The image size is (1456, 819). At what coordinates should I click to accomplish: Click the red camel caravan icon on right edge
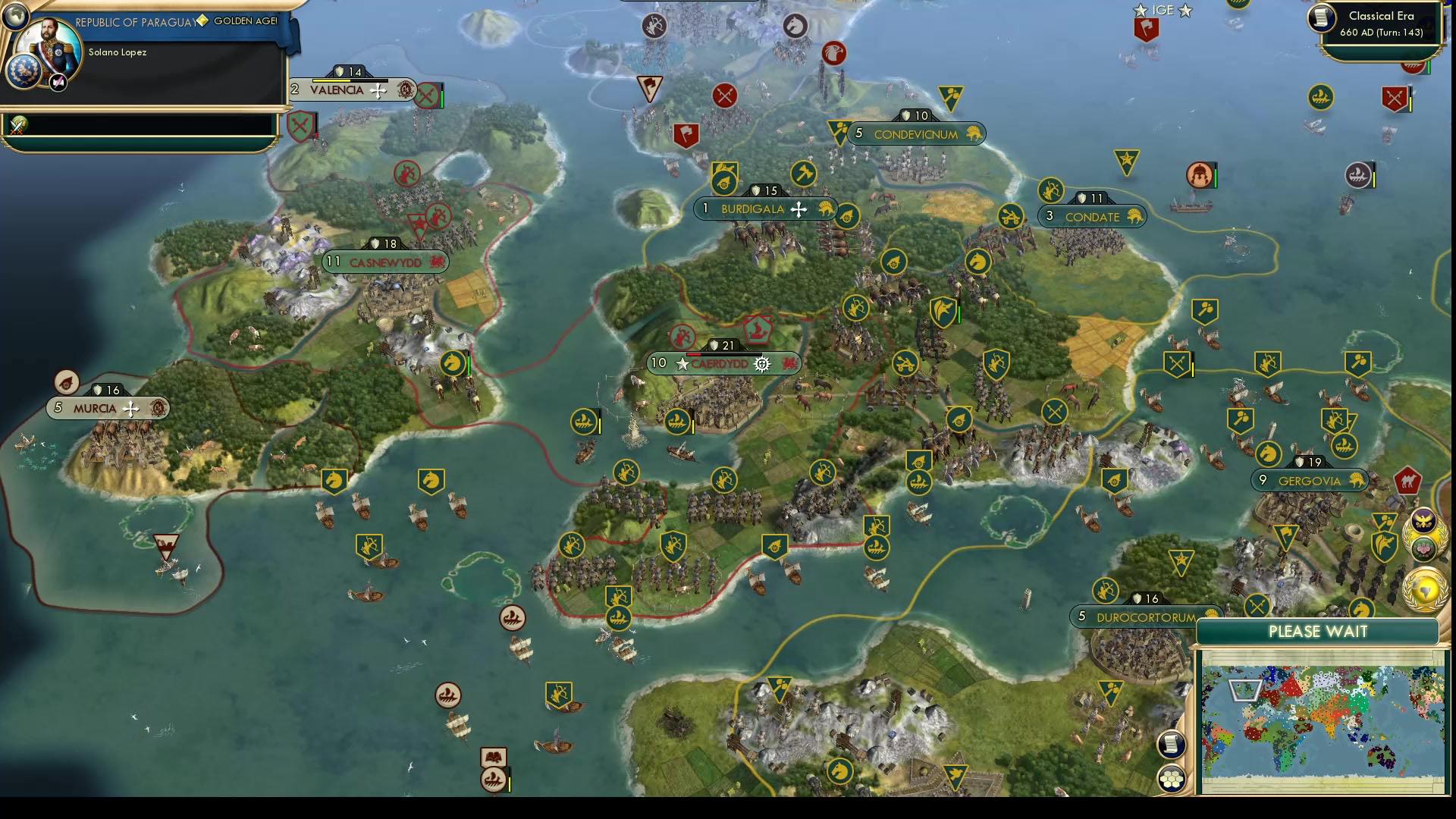coord(1408,481)
